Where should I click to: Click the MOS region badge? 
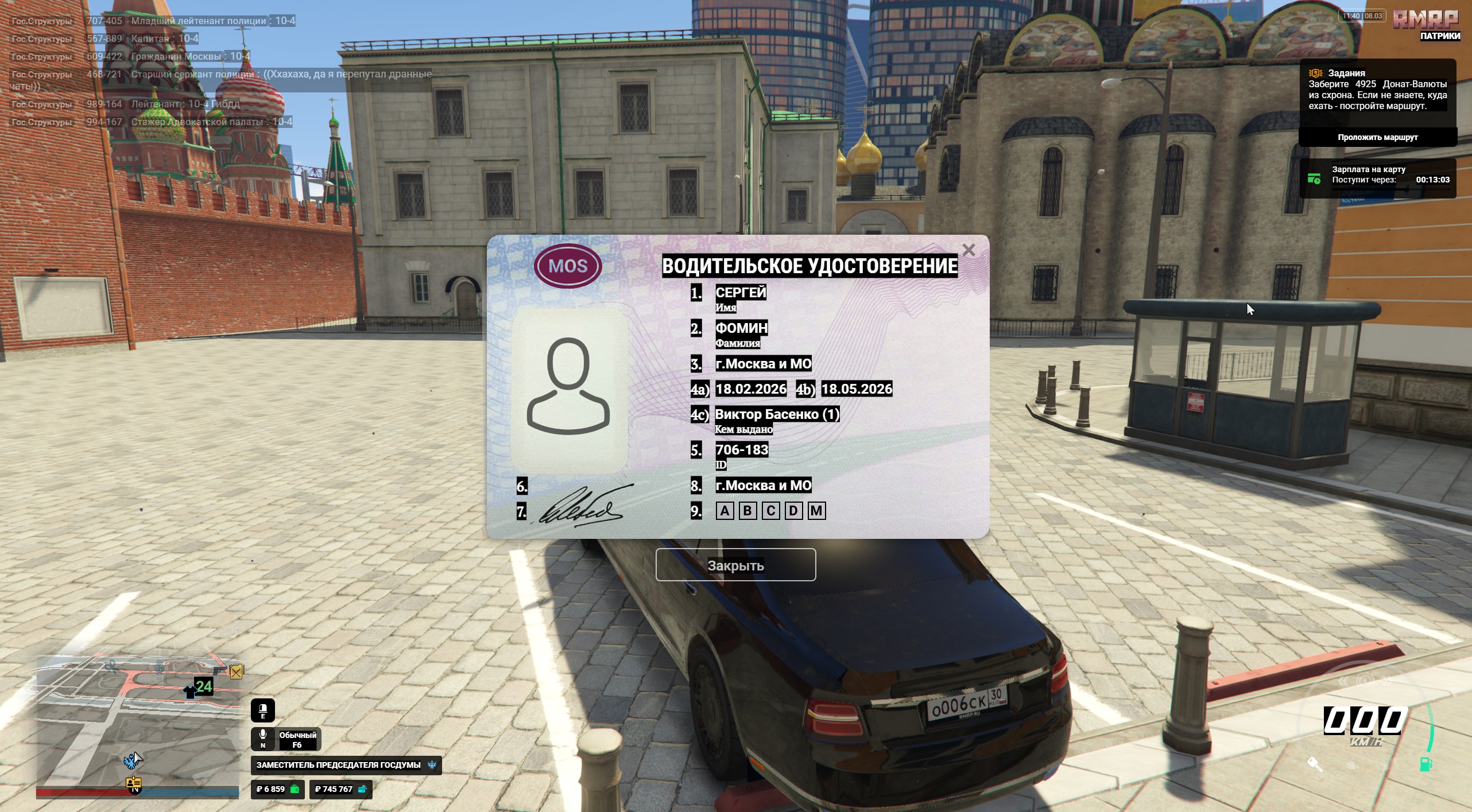tap(568, 266)
